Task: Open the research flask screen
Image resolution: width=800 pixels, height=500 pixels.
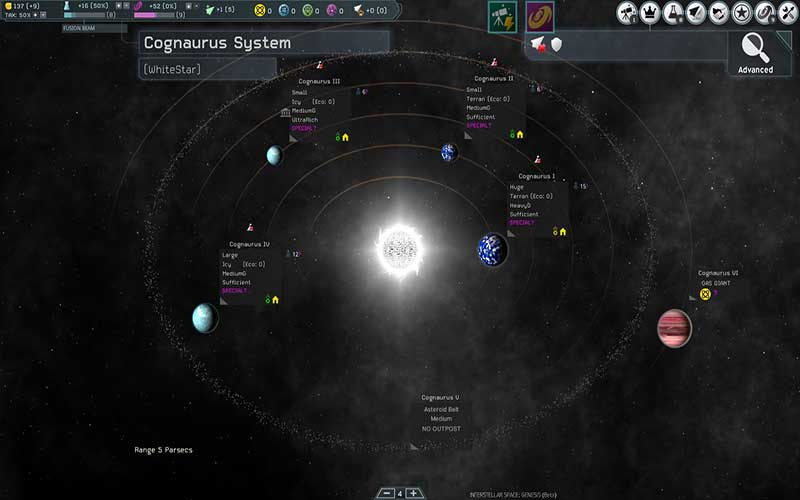Action: click(x=673, y=13)
